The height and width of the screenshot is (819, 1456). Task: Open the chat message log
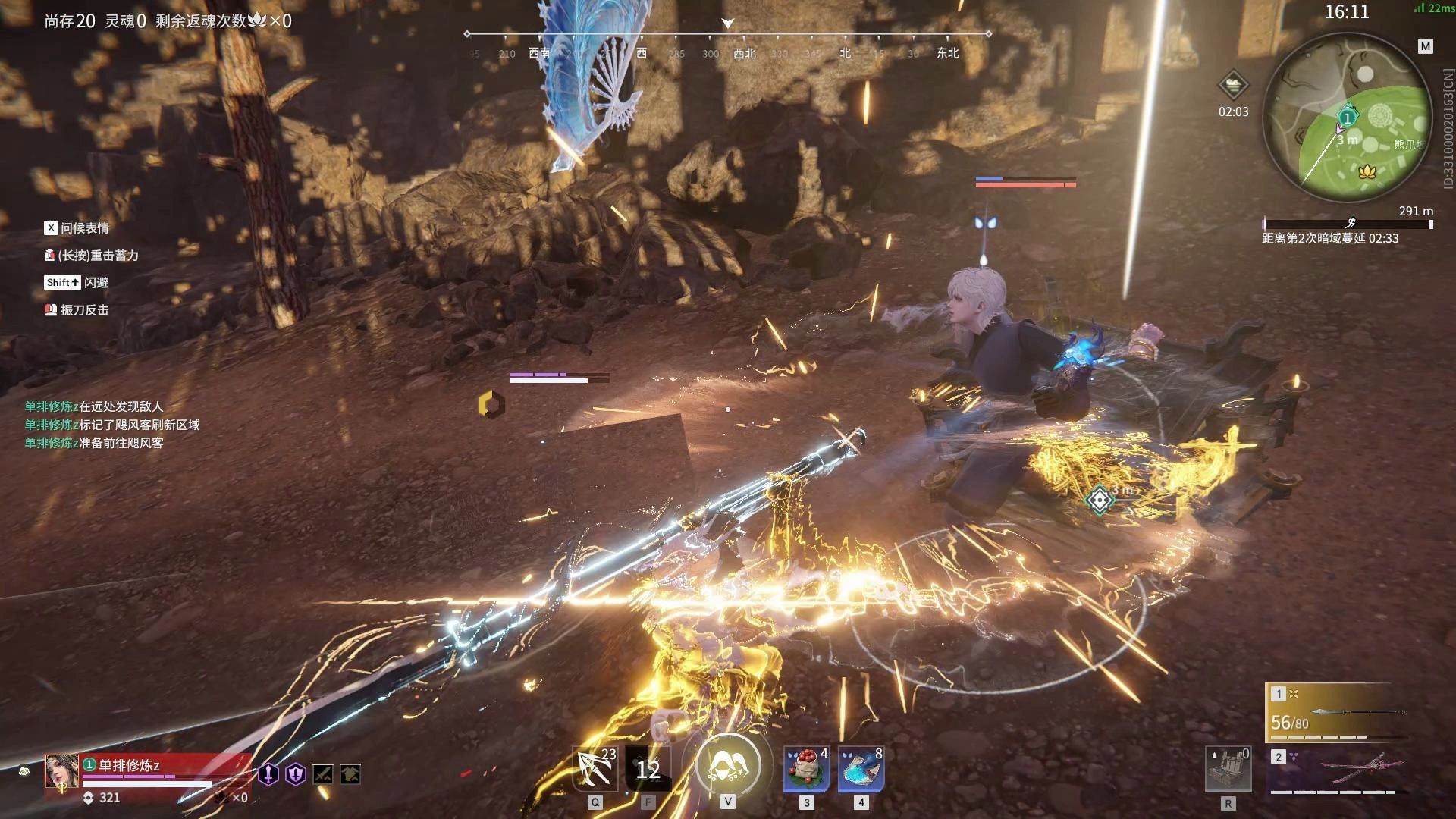pyautogui.click(x=112, y=425)
